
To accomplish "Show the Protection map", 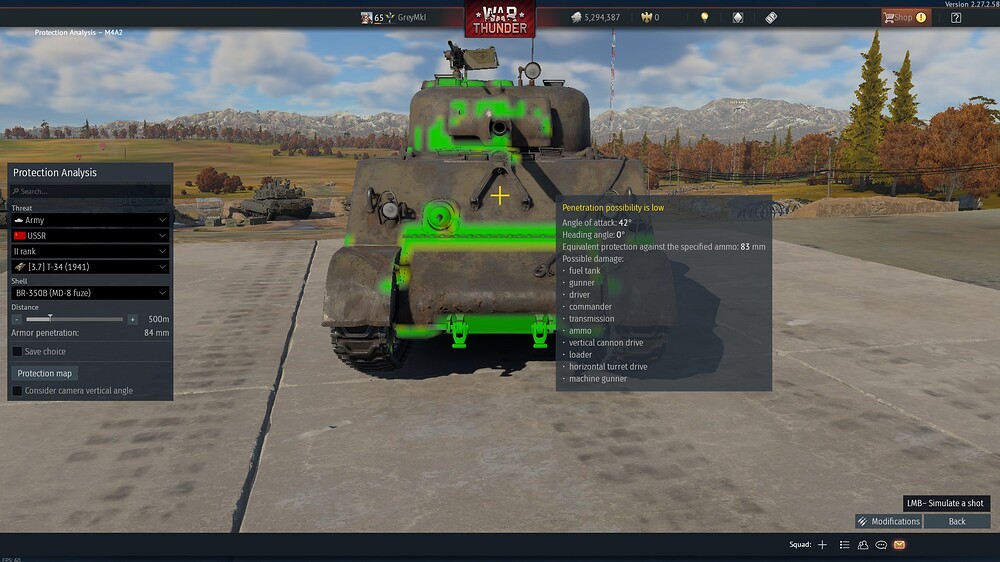I will (45, 373).
